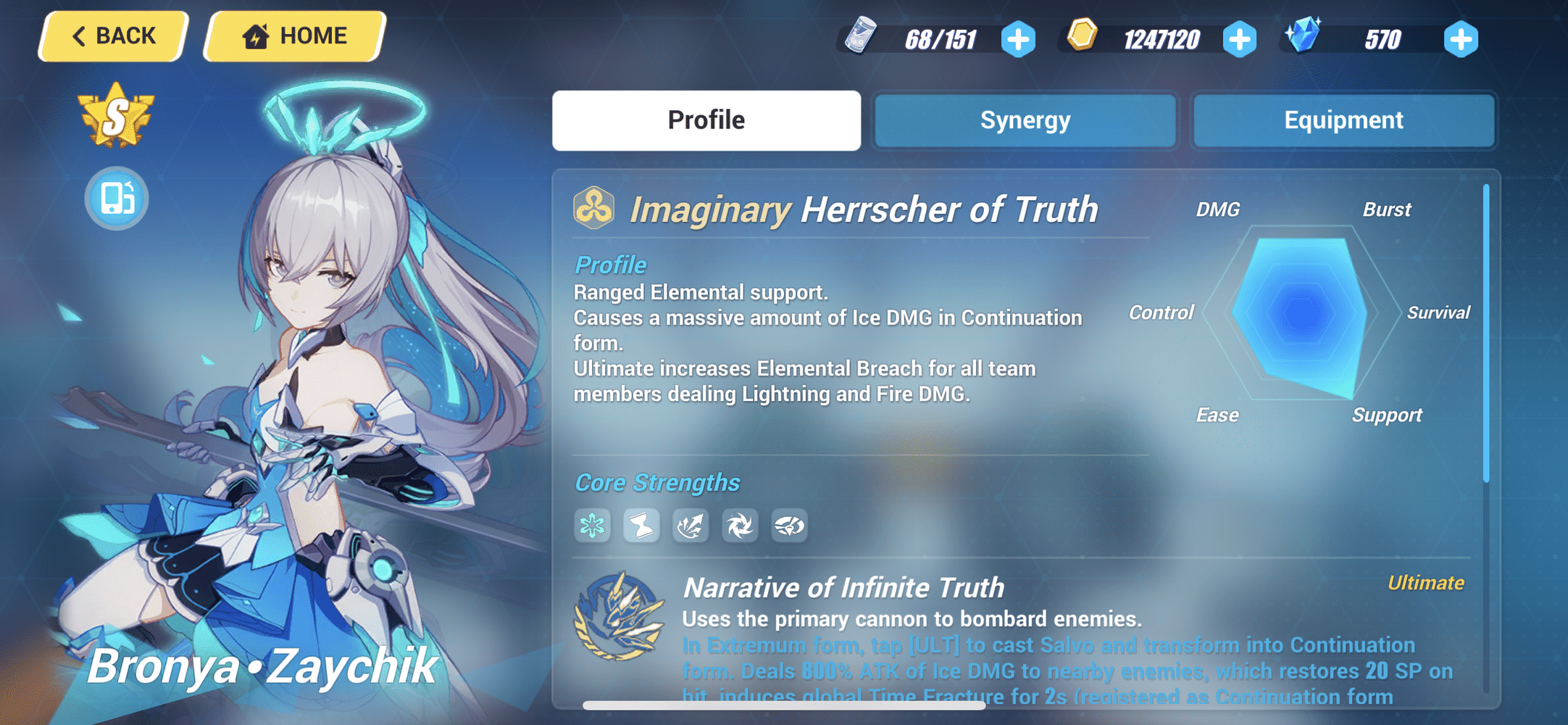Open the Equipment tab
1568x725 pixels.
(1343, 120)
